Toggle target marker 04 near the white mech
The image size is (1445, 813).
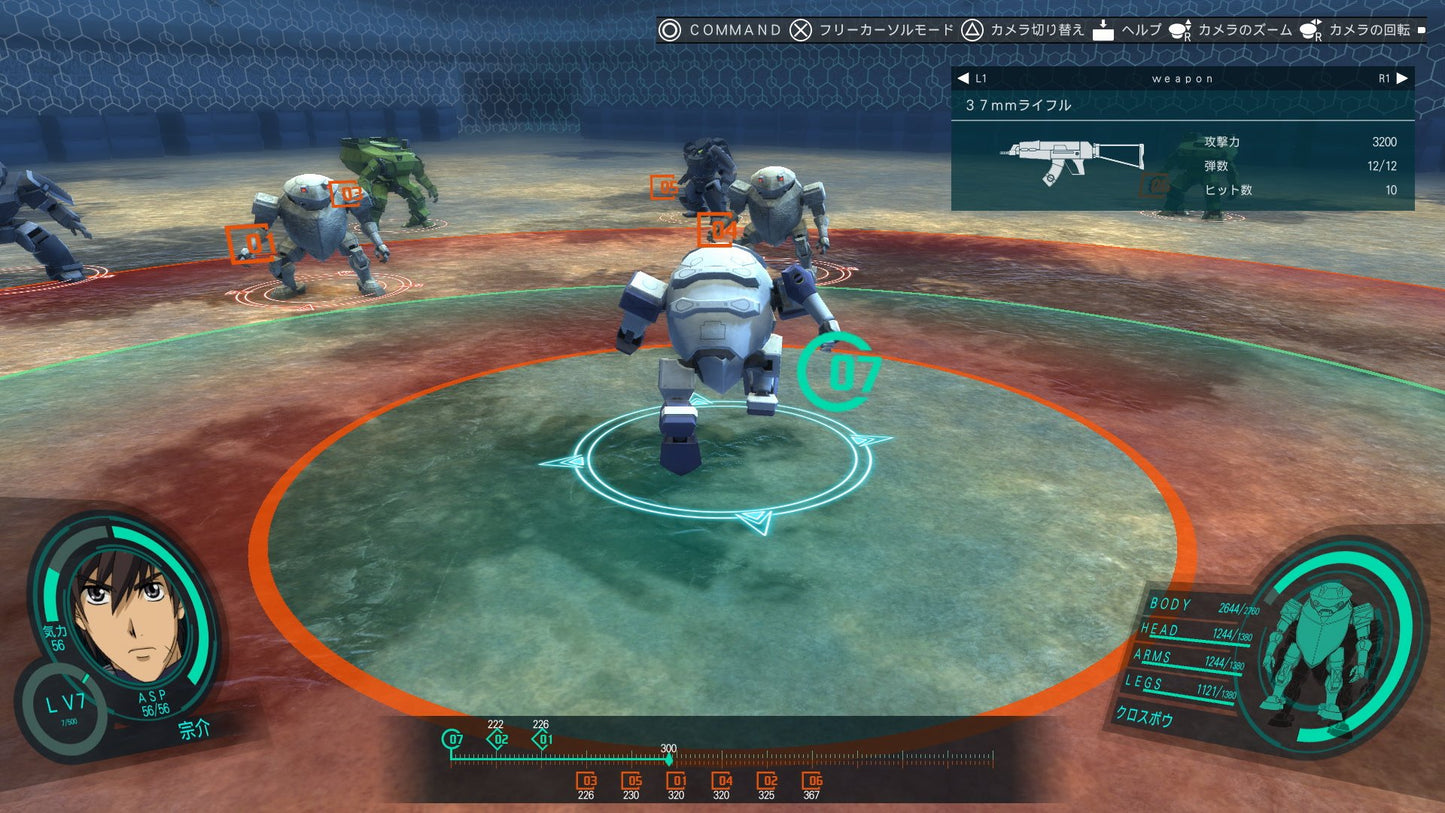(x=716, y=228)
